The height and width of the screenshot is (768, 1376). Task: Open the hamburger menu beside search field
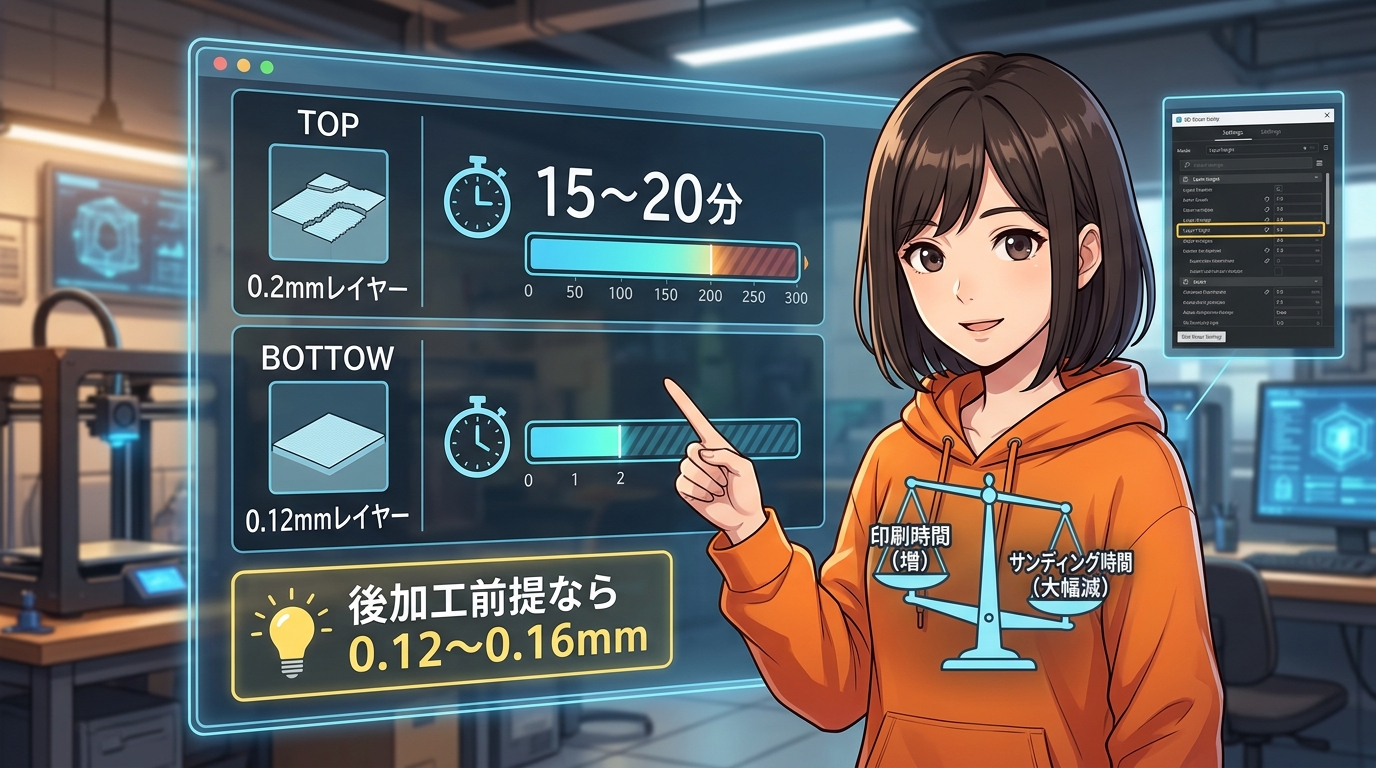[x=1319, y=163]
